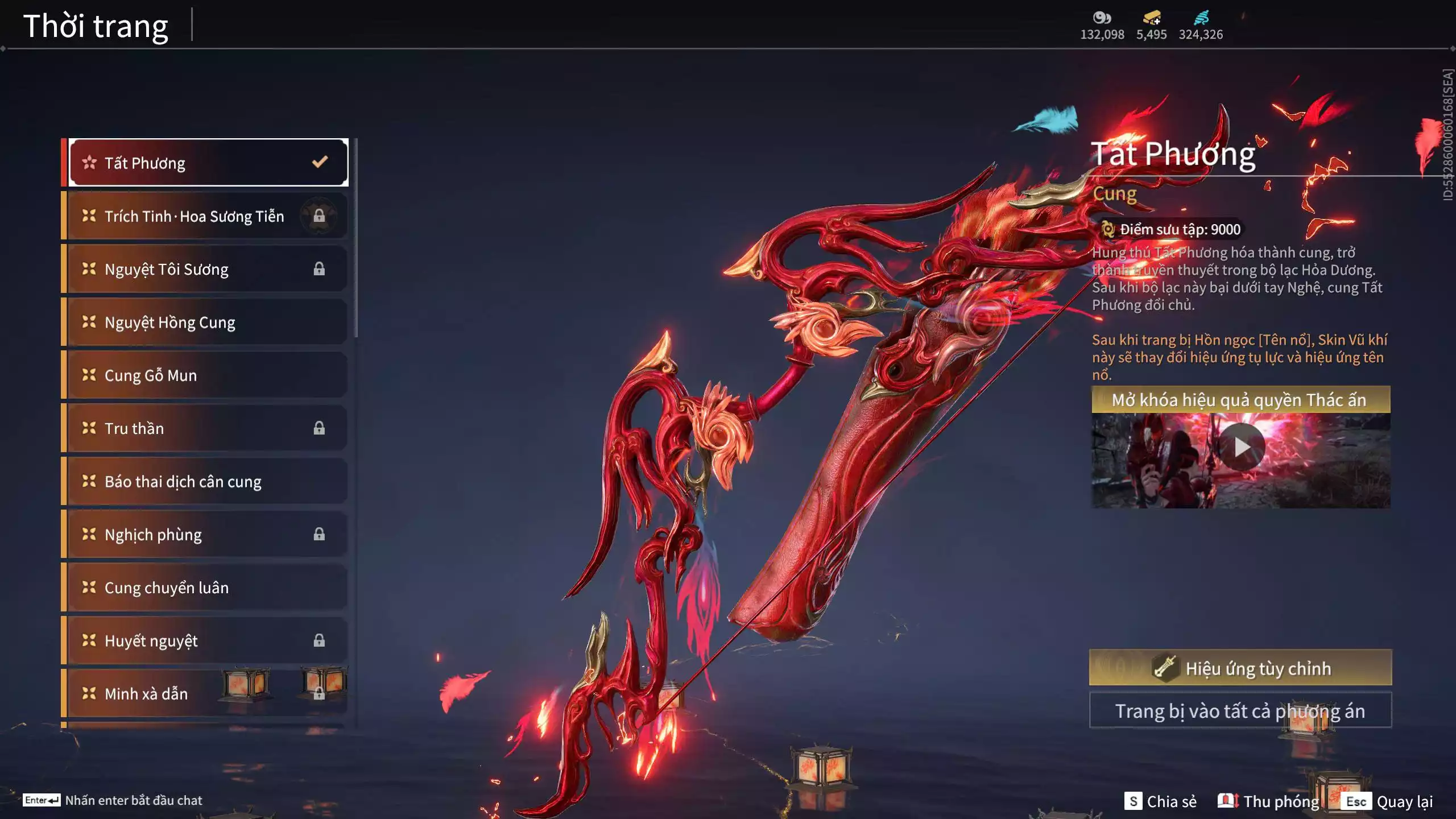Click the gold ingot currency add icon
1456x819 pixels.
(x=1152, y=18)
